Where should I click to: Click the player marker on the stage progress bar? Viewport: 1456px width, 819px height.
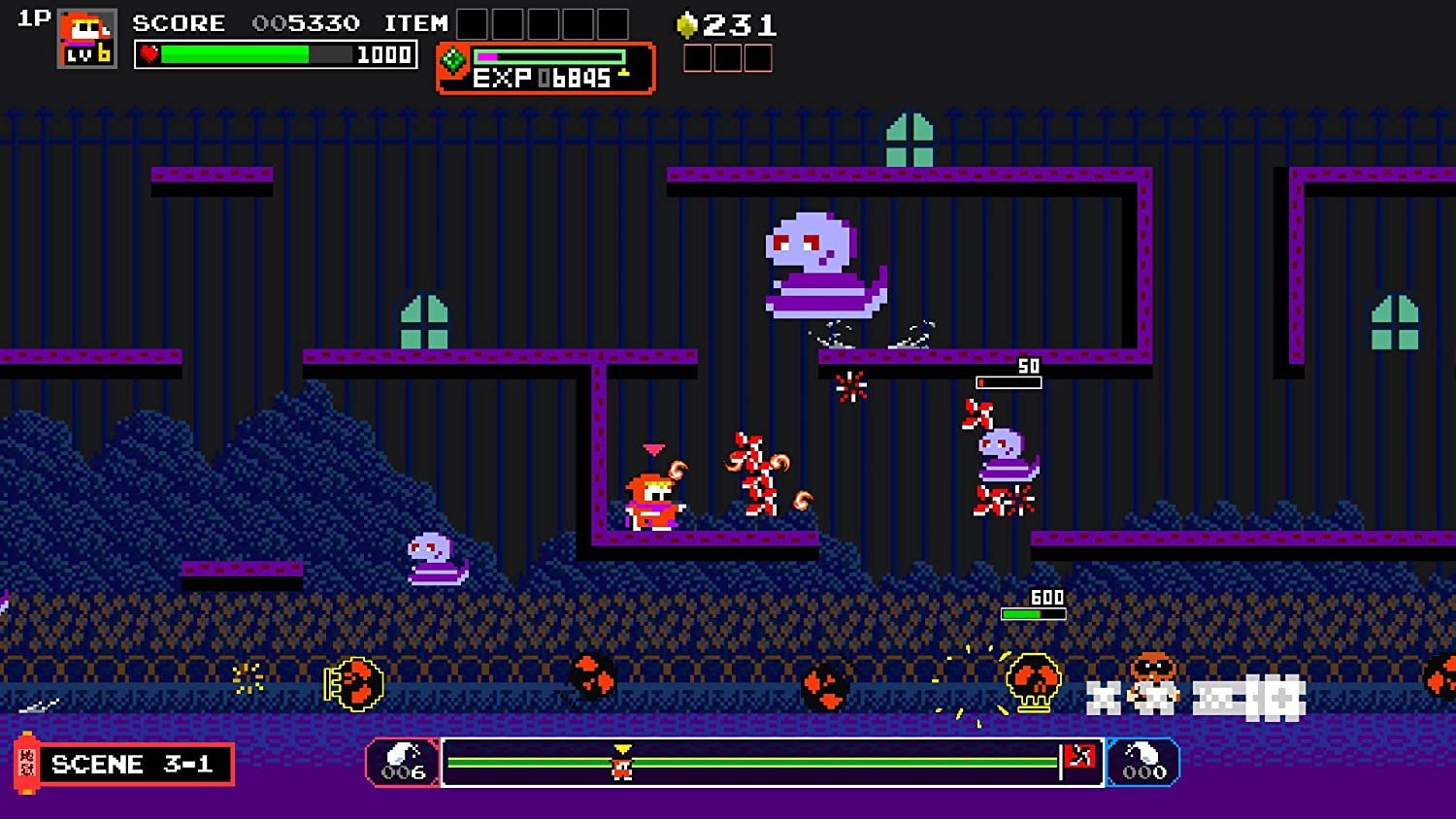[x=621, y=769]
